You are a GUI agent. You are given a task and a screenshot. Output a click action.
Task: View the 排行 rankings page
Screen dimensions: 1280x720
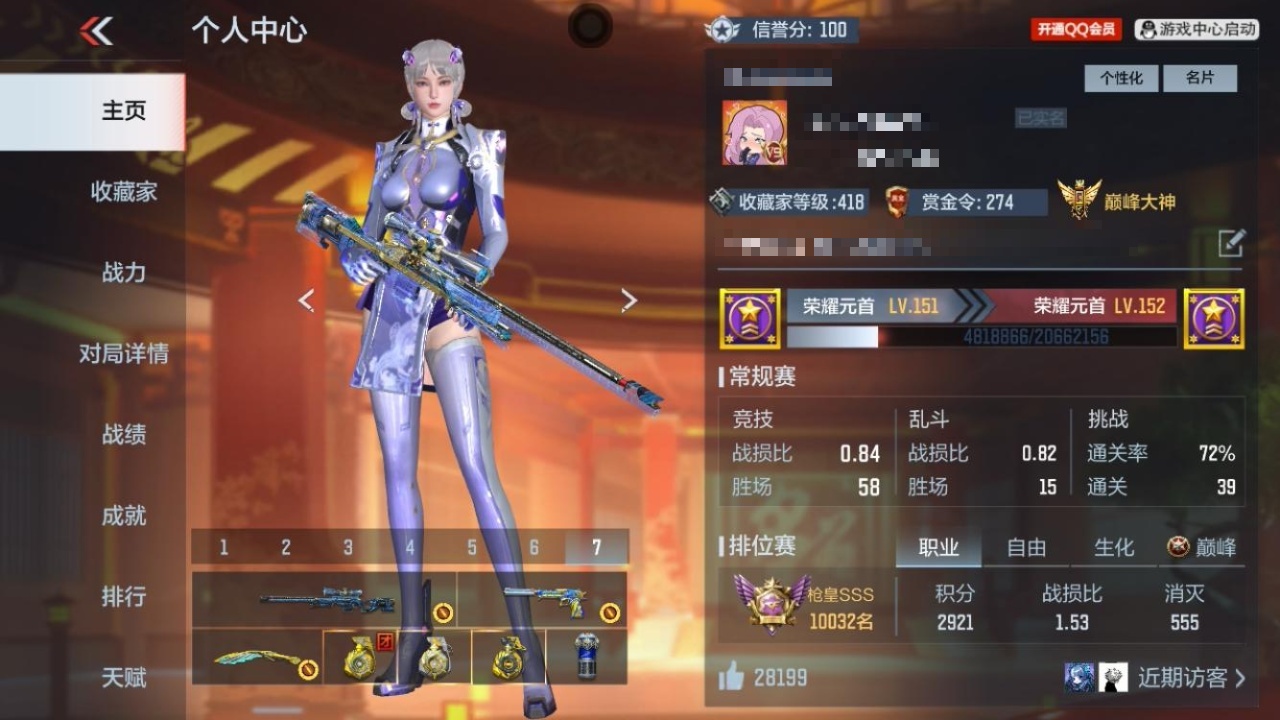pos(124,596)
